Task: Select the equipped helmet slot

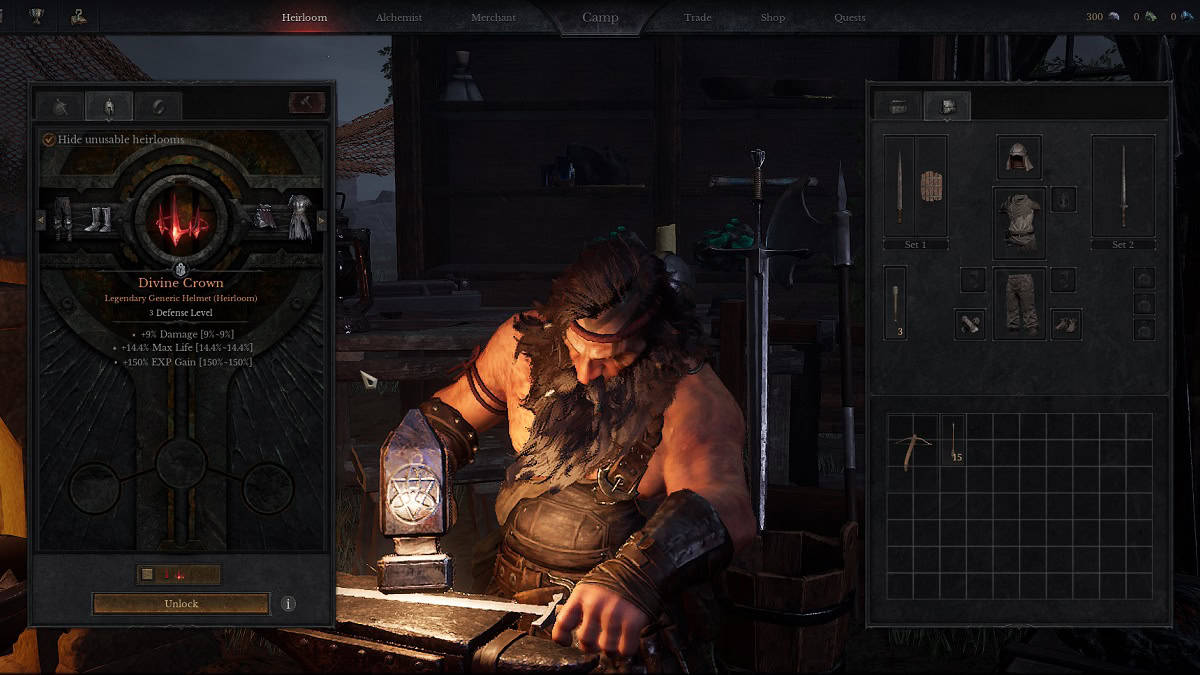Action: click(1018, 157)
